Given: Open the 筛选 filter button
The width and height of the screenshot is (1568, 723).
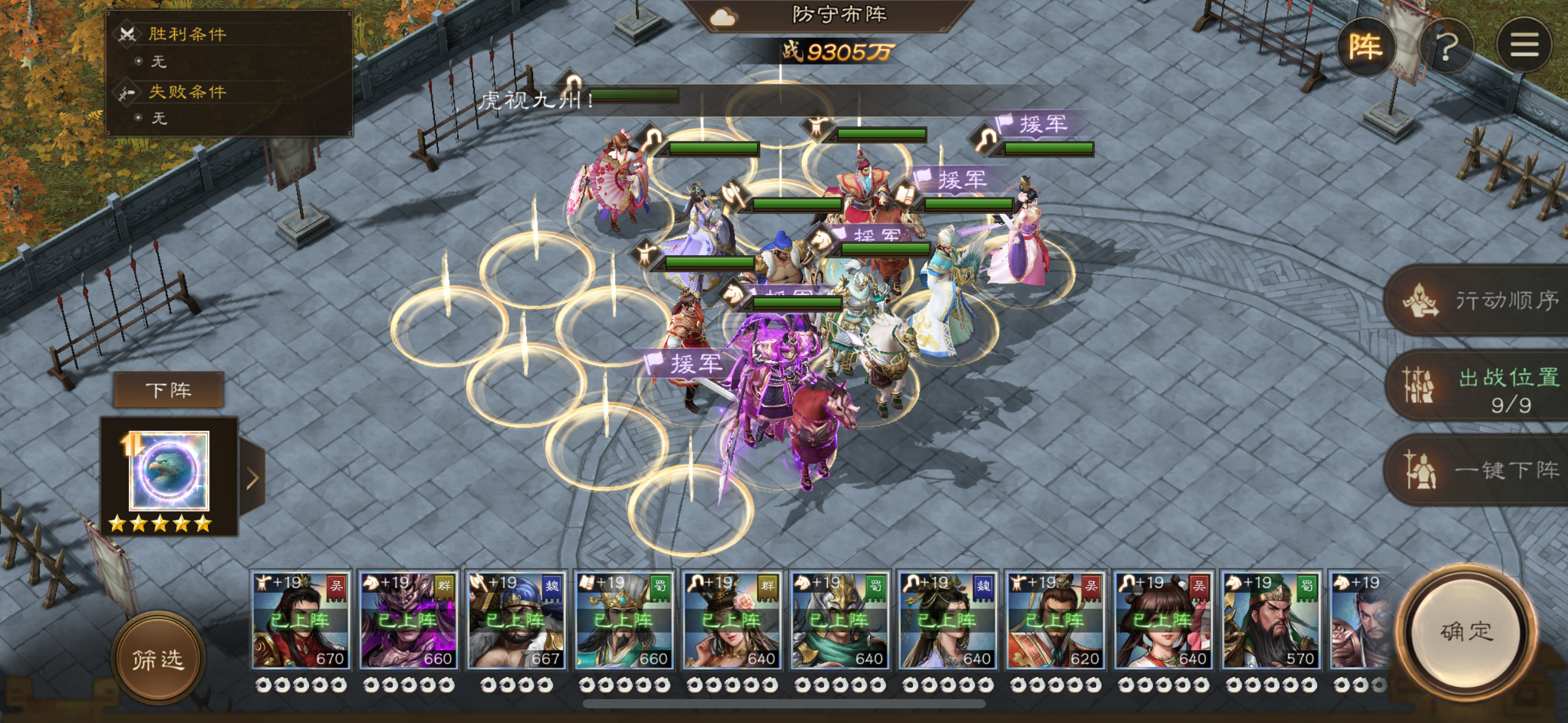Looking at the screenshot, I should click(x=158, y=659).
